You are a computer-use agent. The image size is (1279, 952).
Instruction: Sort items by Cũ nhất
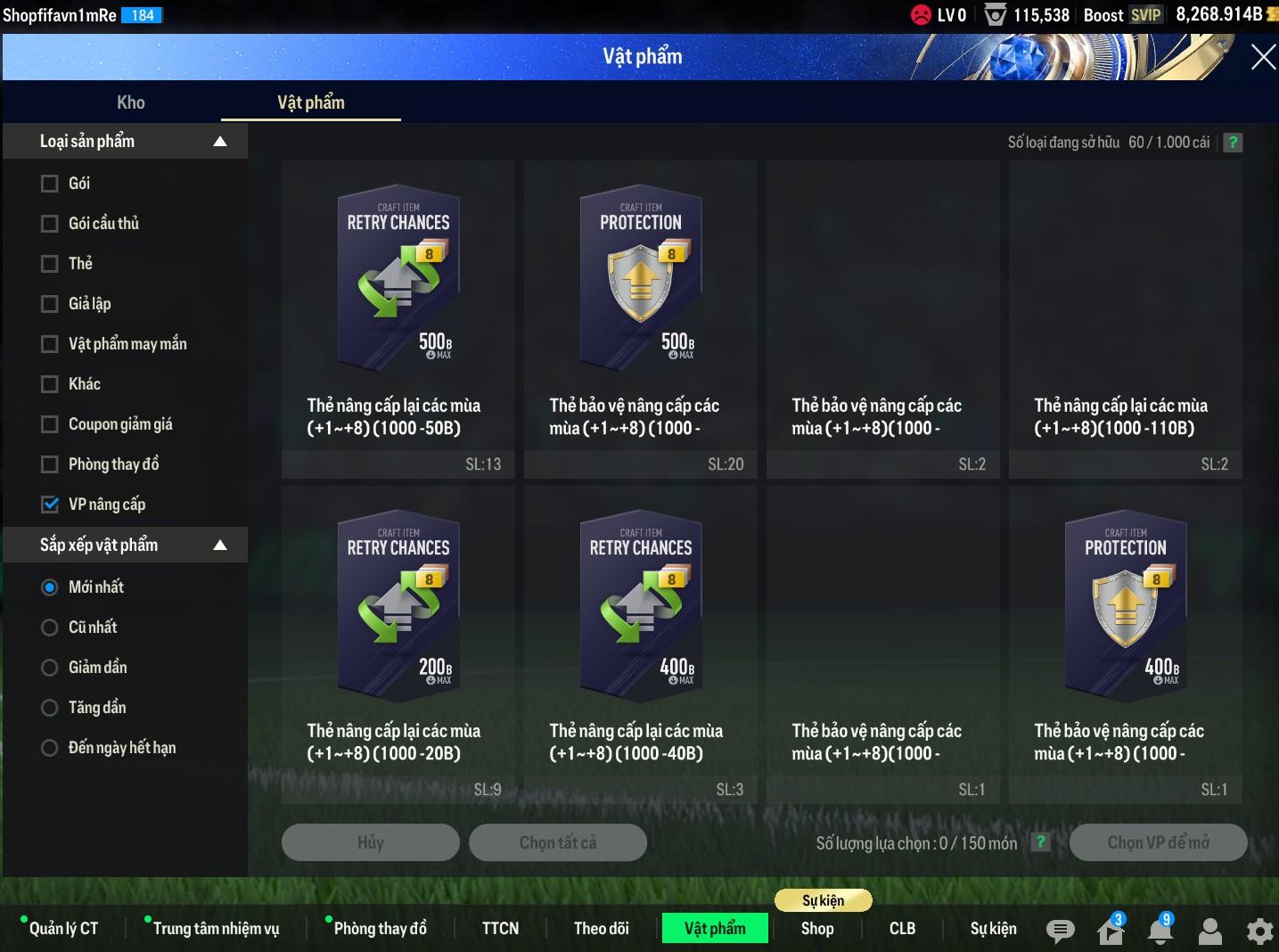click(x=50, y=628)
